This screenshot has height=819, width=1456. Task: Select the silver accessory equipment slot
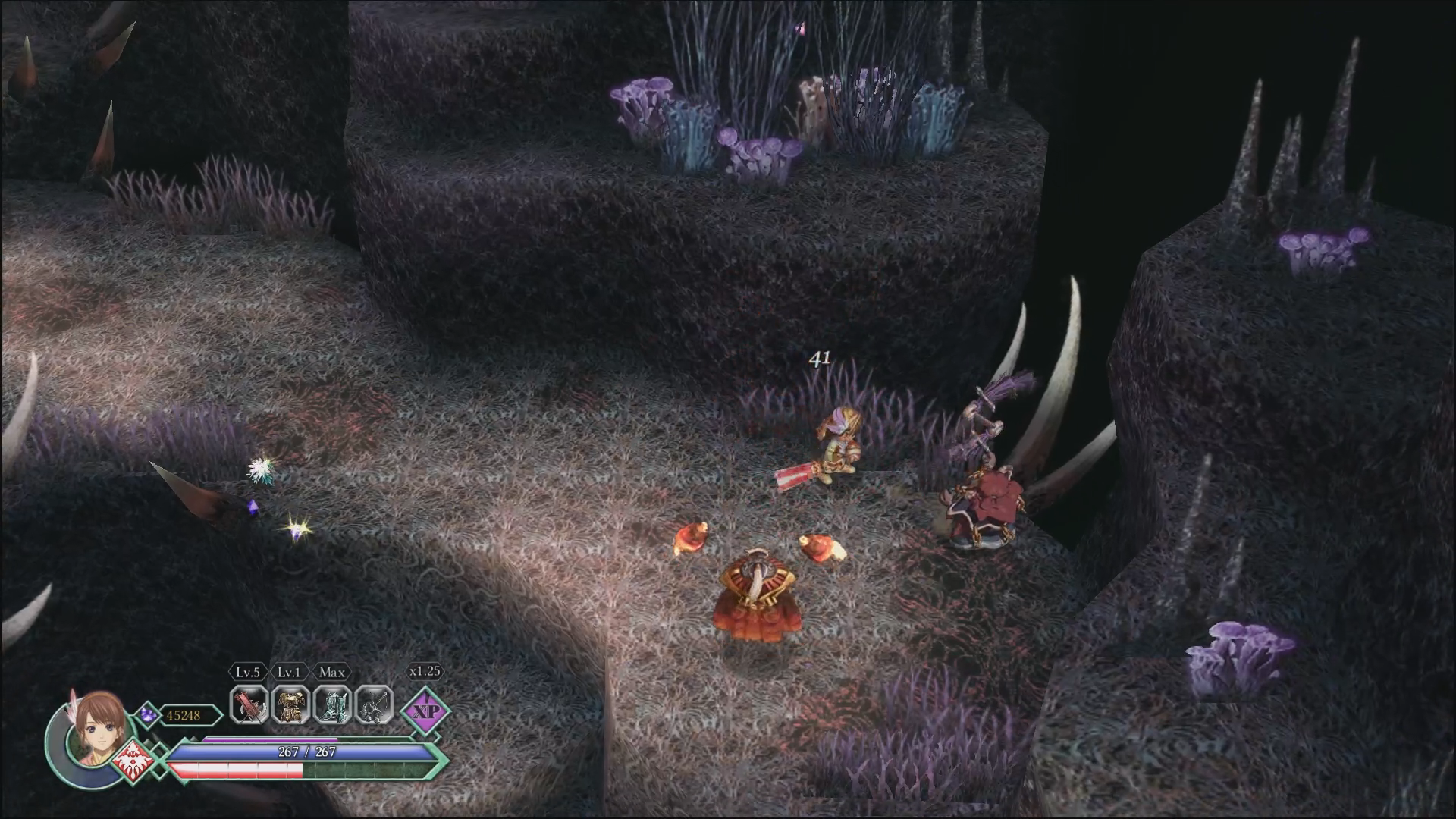[374, 705]
